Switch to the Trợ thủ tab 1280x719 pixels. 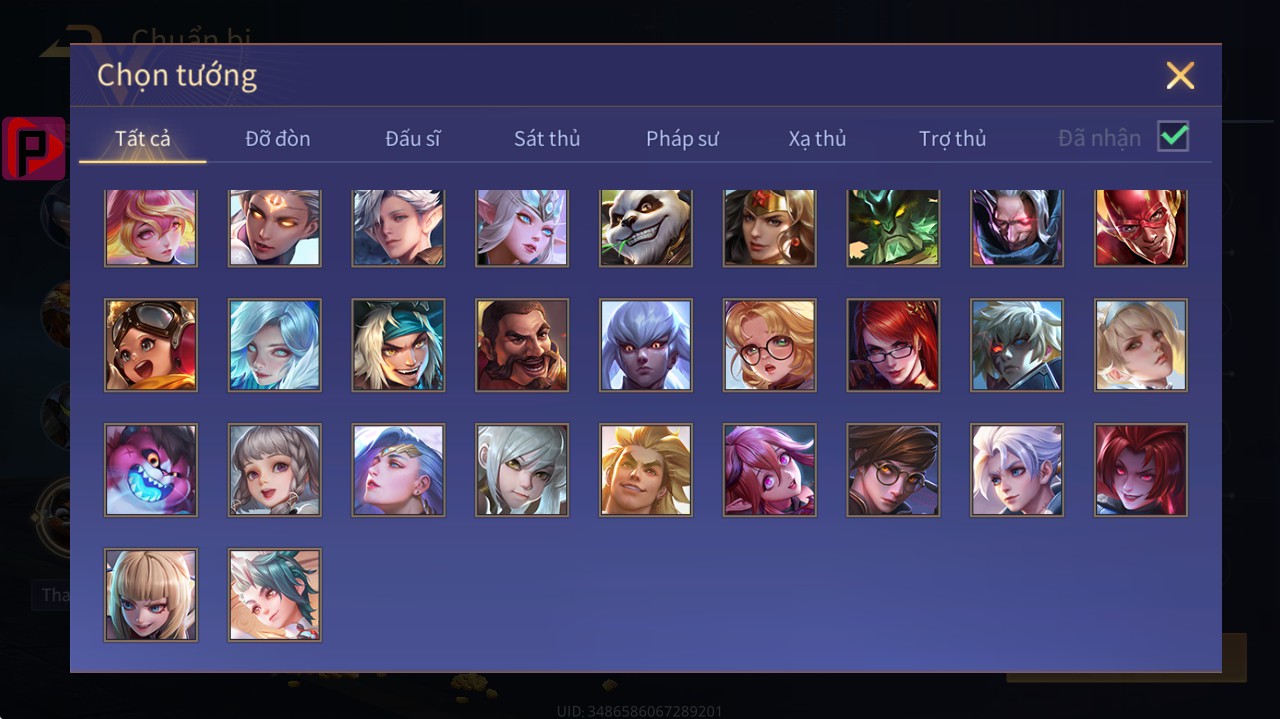coord(952,139)
